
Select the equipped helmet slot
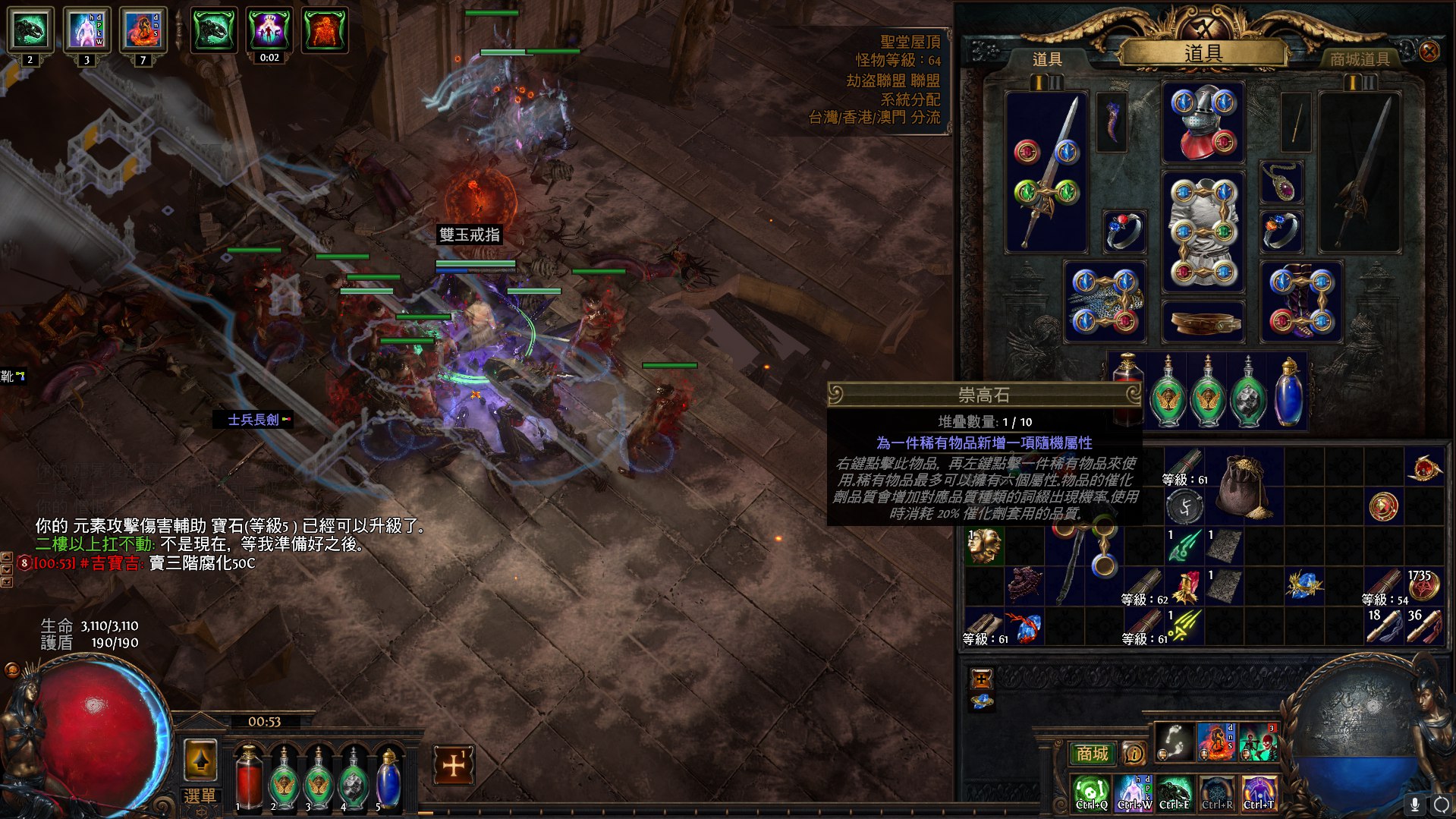pyautogui.click(x=1203, y=123)
